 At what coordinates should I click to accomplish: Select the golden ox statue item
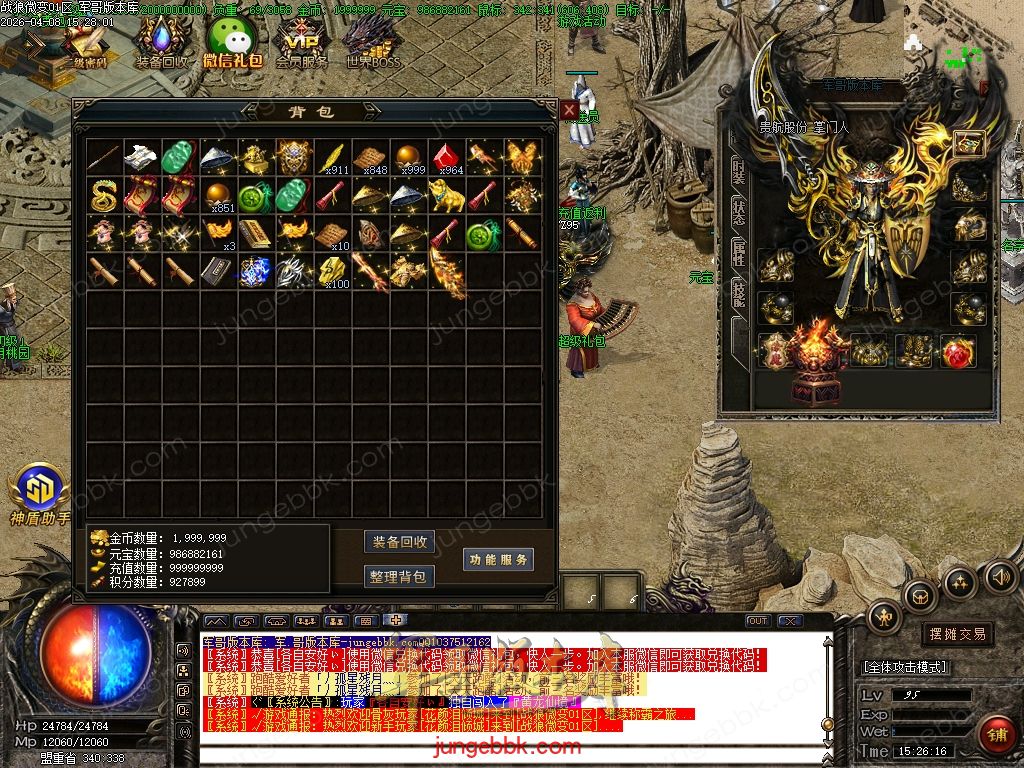click(x=445, y=194)
